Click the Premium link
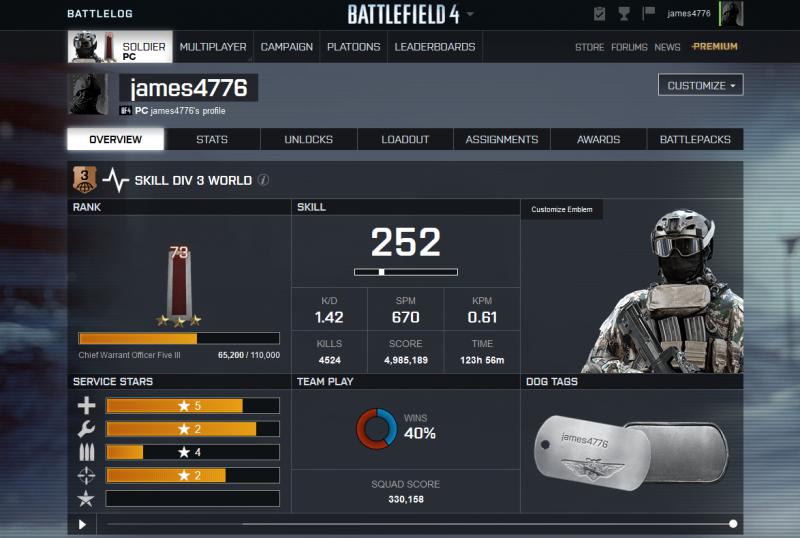The image size is (800, 538). click(x=714, y=47)
